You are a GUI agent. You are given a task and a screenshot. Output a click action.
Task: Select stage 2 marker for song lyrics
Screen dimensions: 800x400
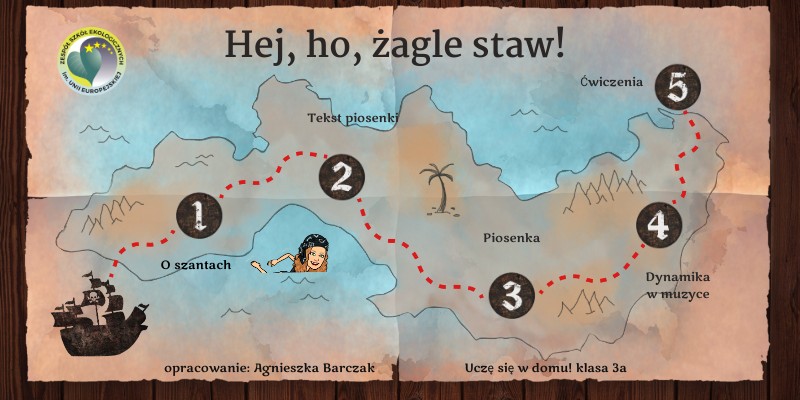click(341, 177)
